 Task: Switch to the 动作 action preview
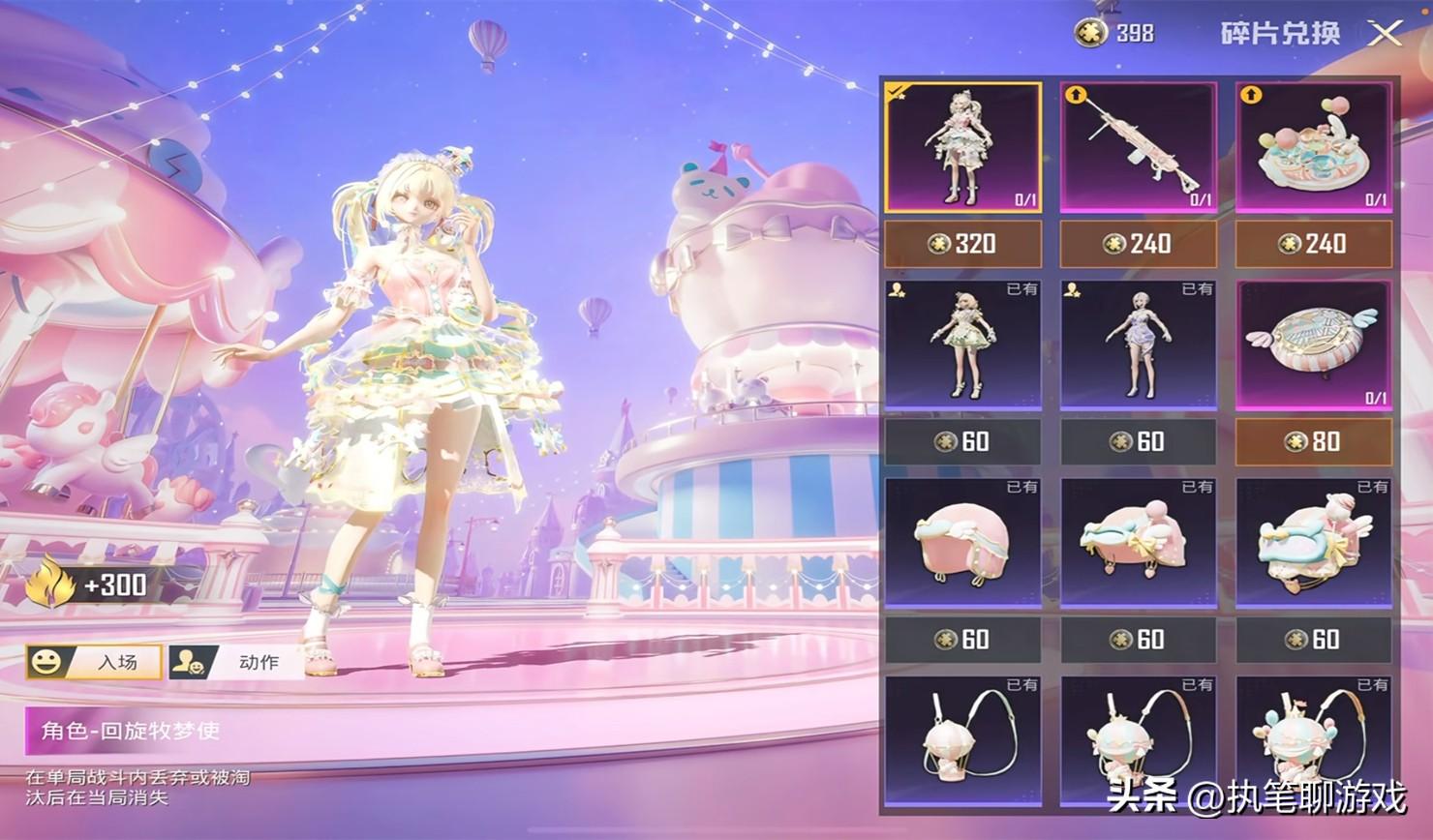pyautogui.click(x=236, y=662)
